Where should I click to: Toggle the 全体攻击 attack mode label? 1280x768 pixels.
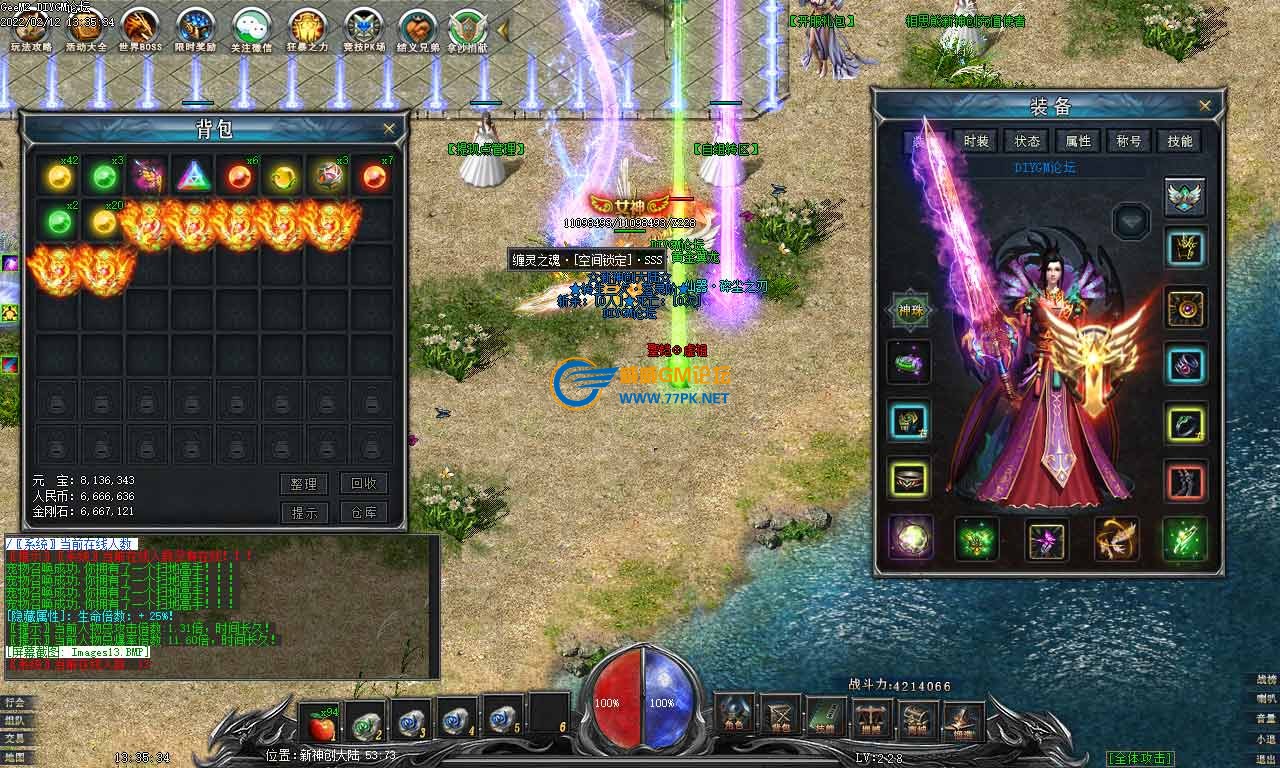point(1140,758)
